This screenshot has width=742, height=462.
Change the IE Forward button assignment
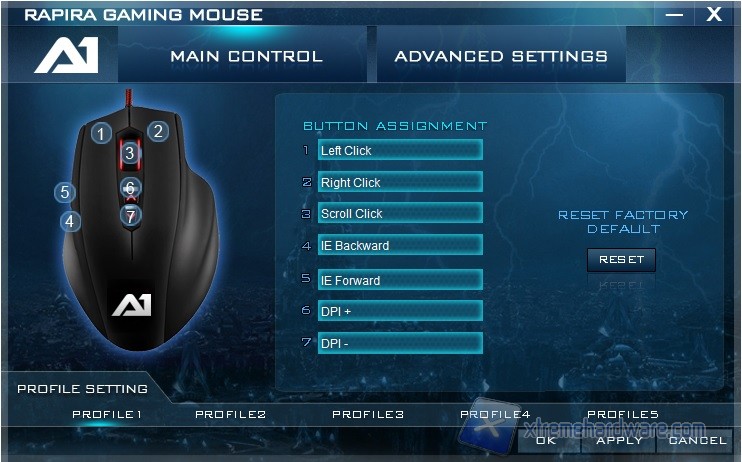pyautogui.click(x=399, y=280)
